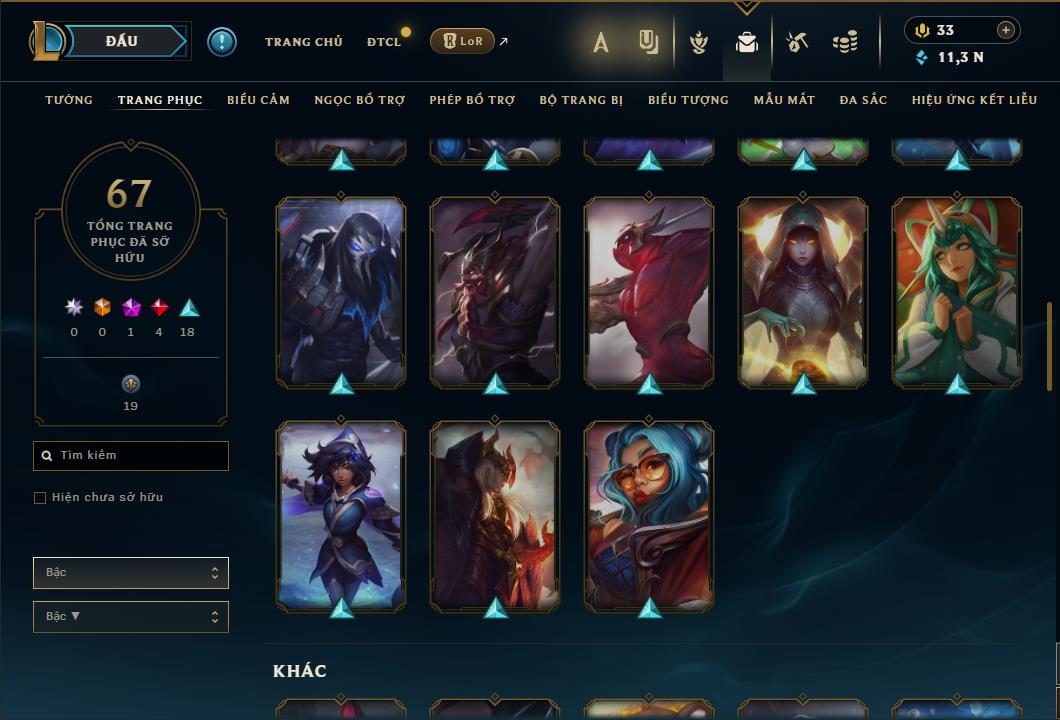Click the plus button beside 33 currency
This screenshot has width=1060, height=720.
(1006, 30)
